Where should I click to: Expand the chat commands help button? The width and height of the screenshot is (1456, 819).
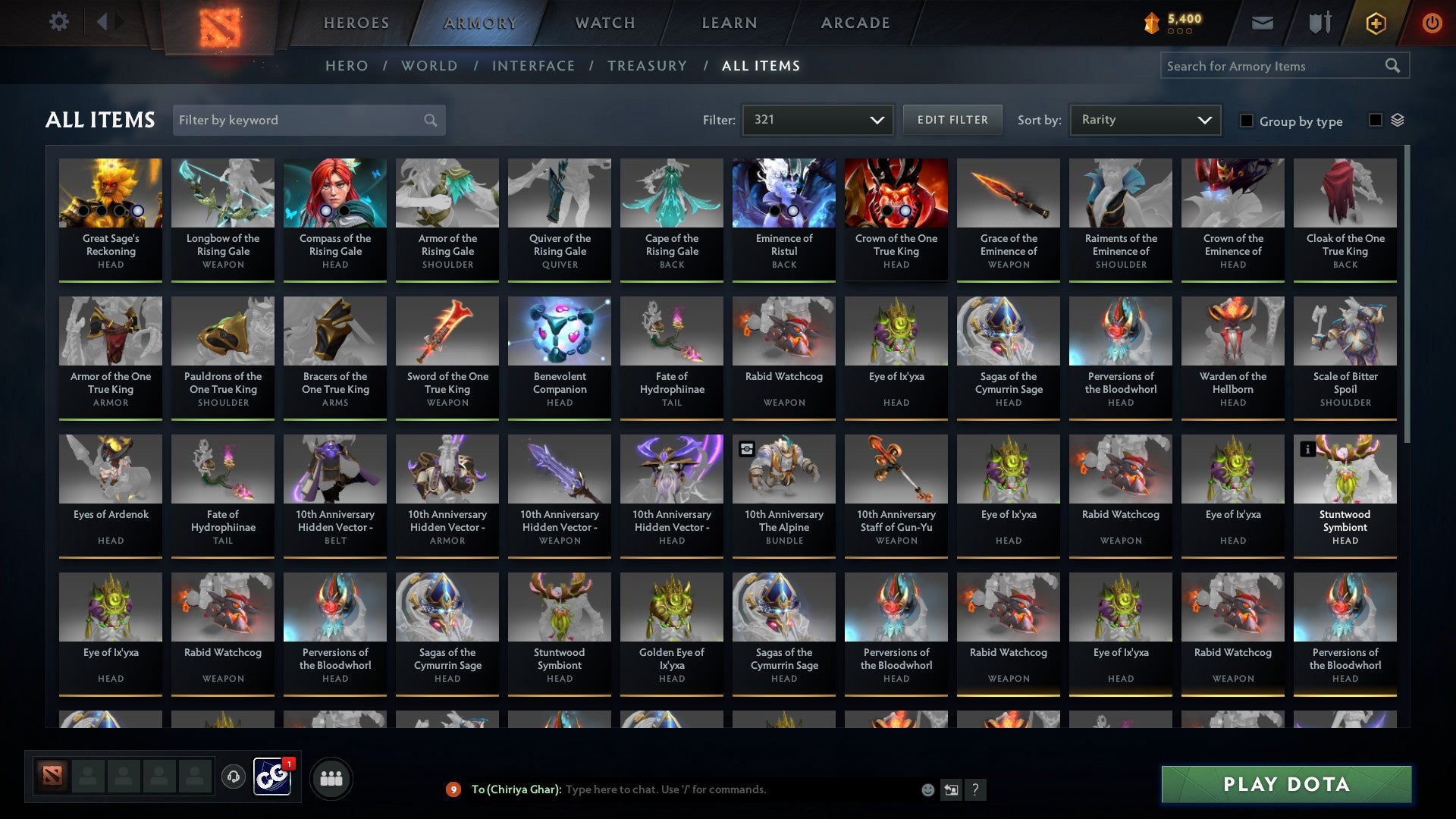tap(976, 789)
